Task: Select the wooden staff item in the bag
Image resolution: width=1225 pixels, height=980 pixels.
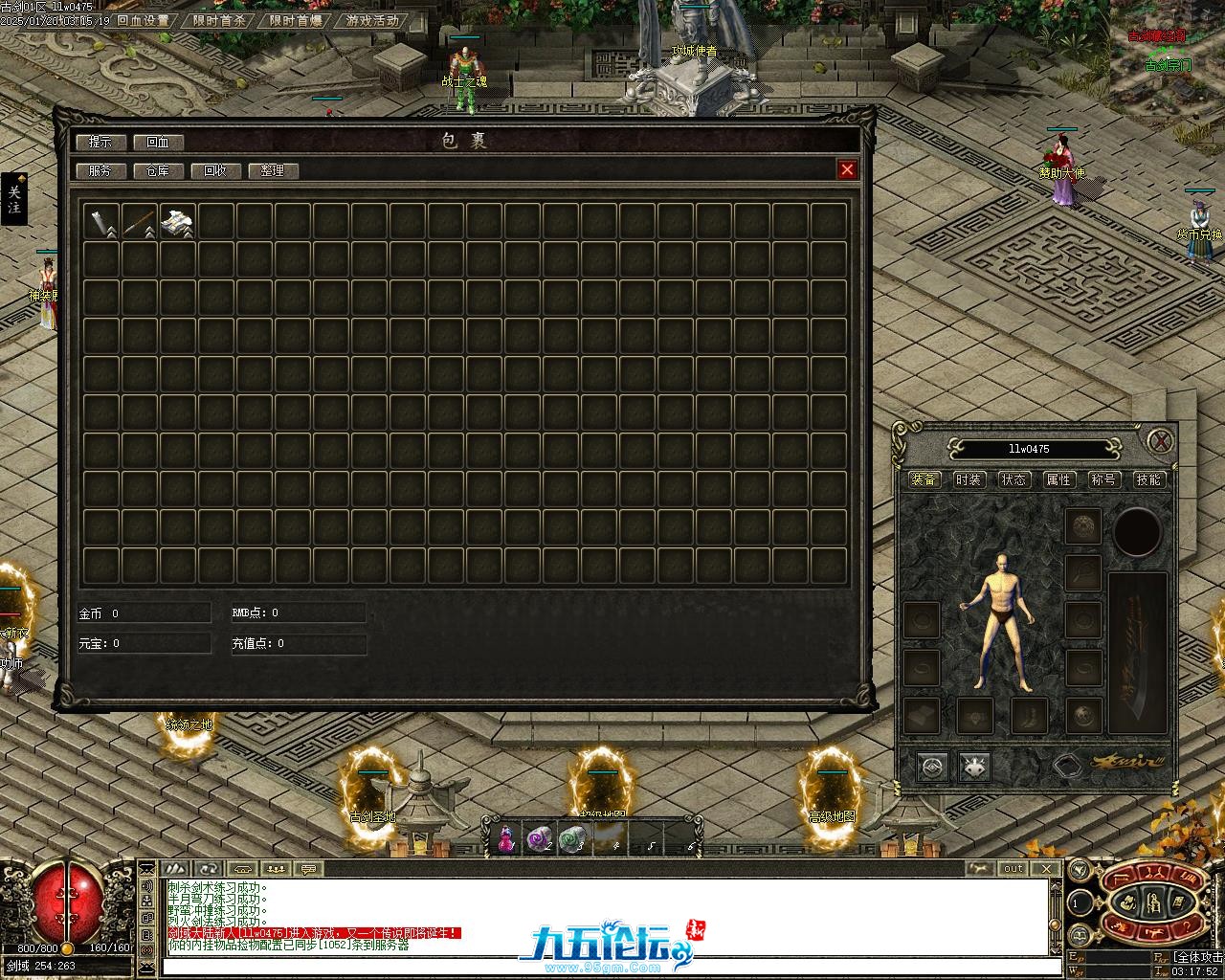Action: [x=140, y=221]
